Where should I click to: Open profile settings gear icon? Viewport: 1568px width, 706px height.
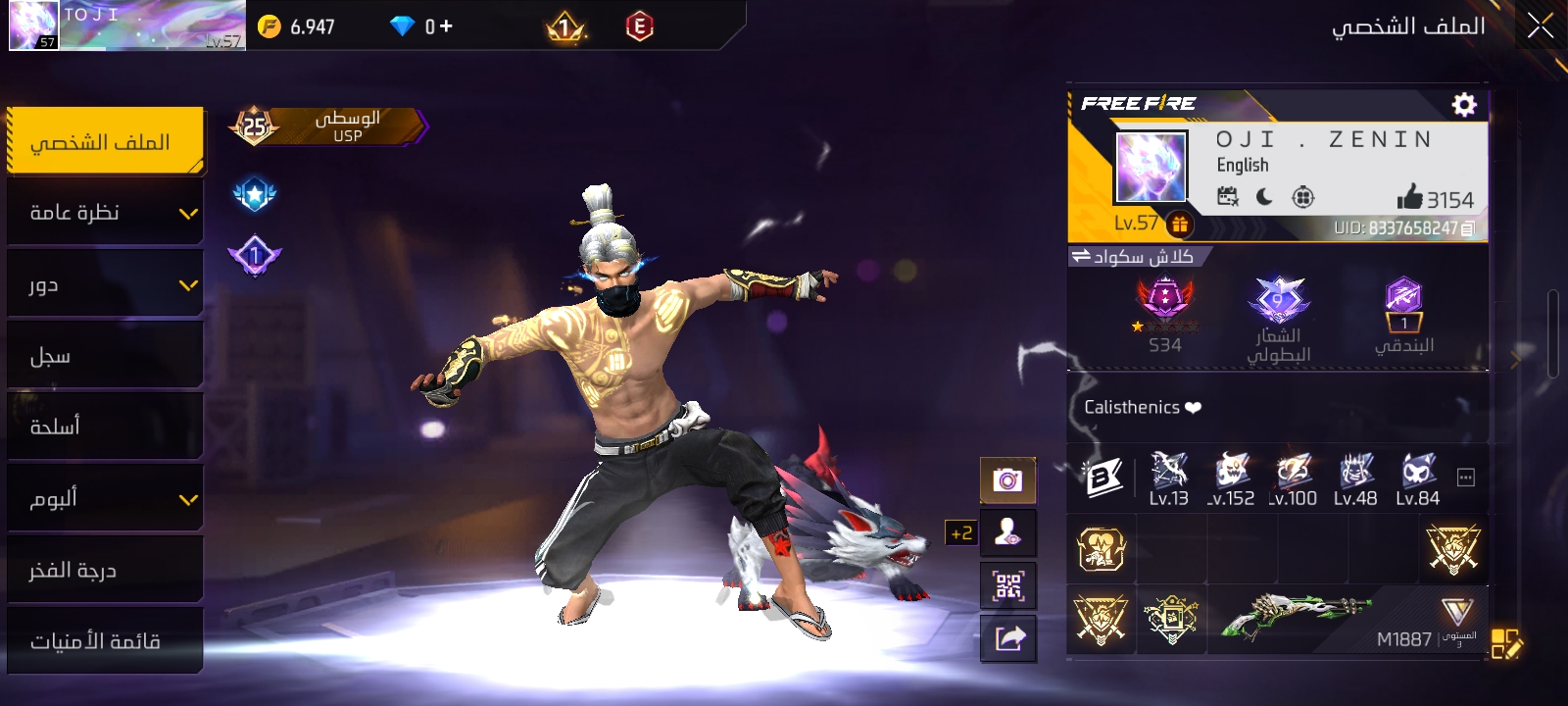coord(1464,105)
